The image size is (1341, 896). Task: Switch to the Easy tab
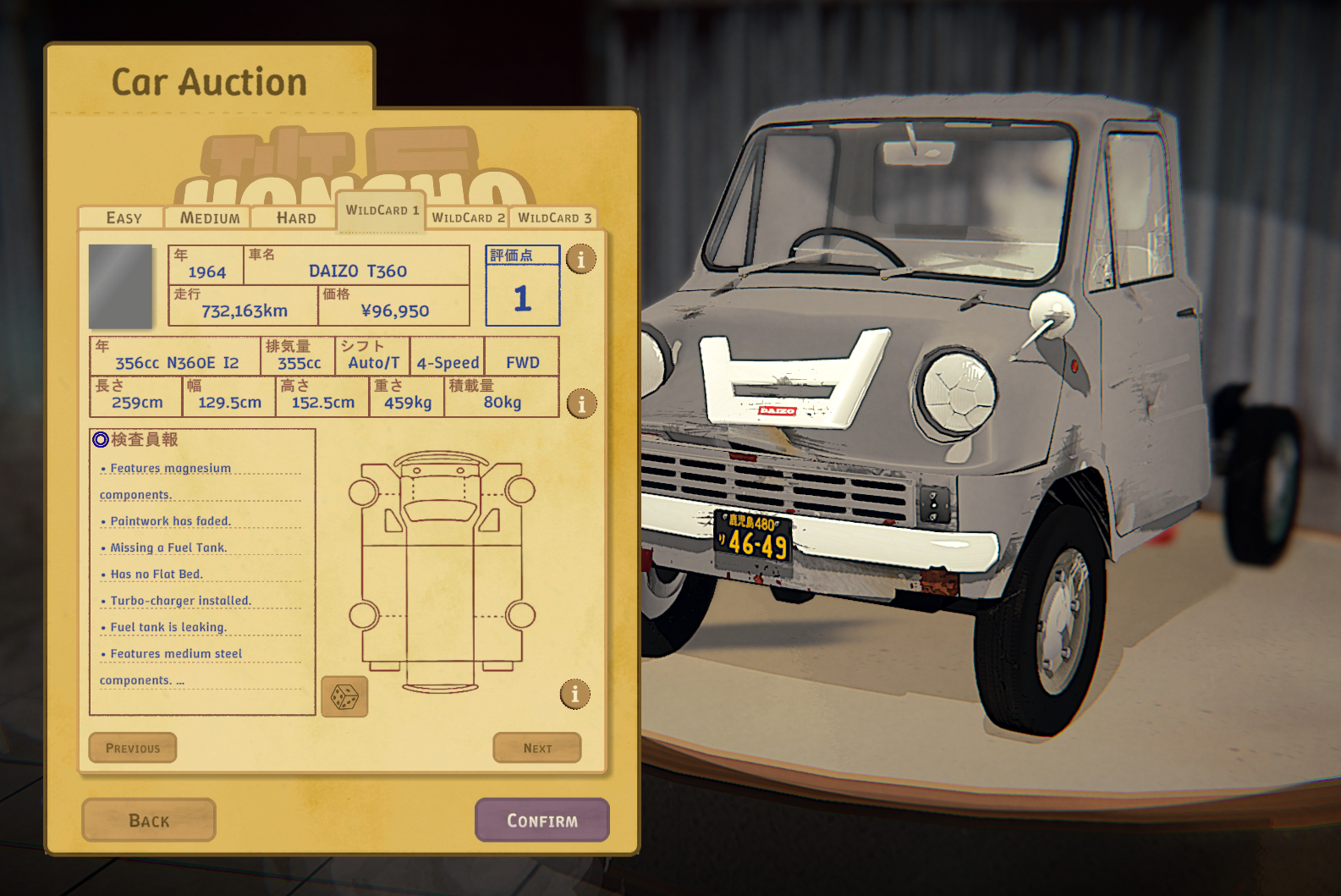click(x=124, y=218)
